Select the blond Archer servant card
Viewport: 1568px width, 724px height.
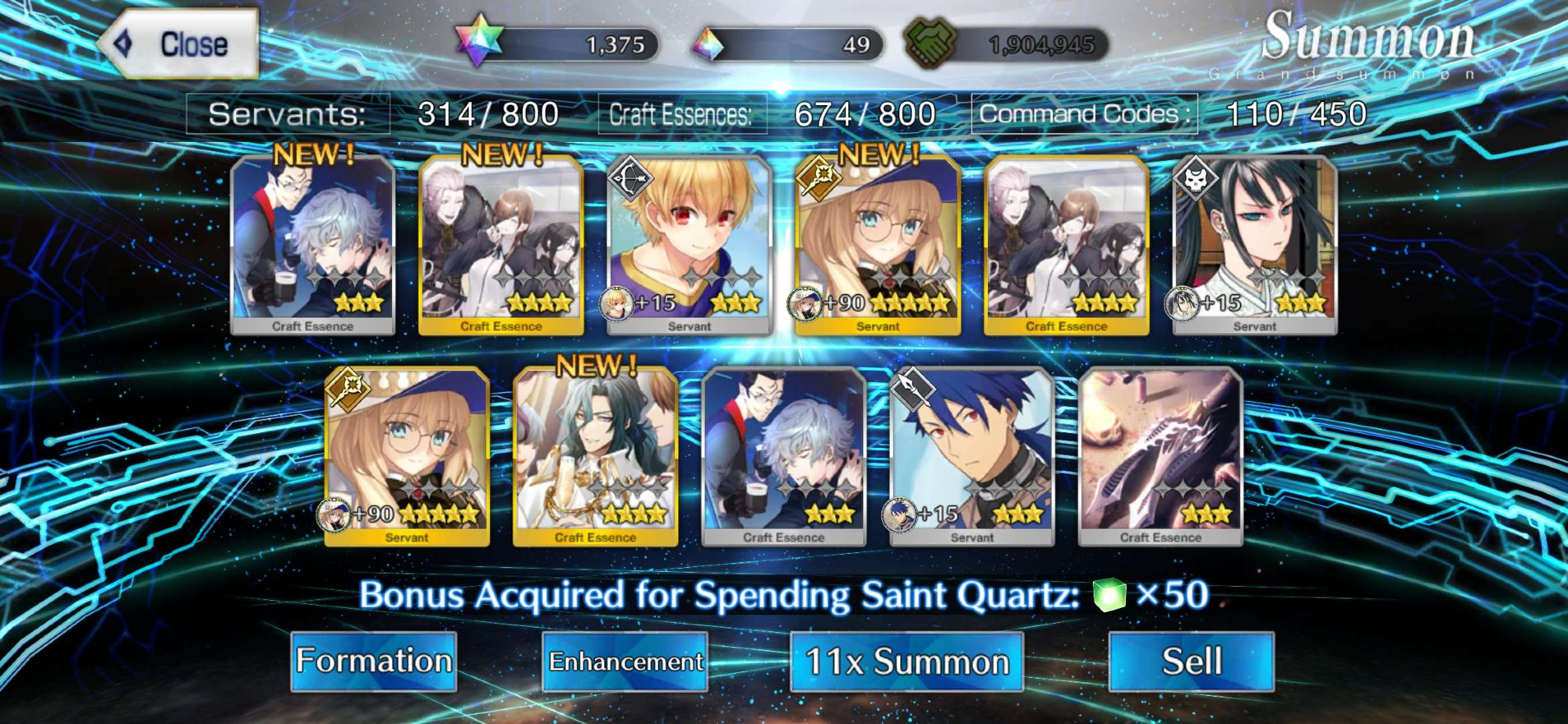[689, 245]
